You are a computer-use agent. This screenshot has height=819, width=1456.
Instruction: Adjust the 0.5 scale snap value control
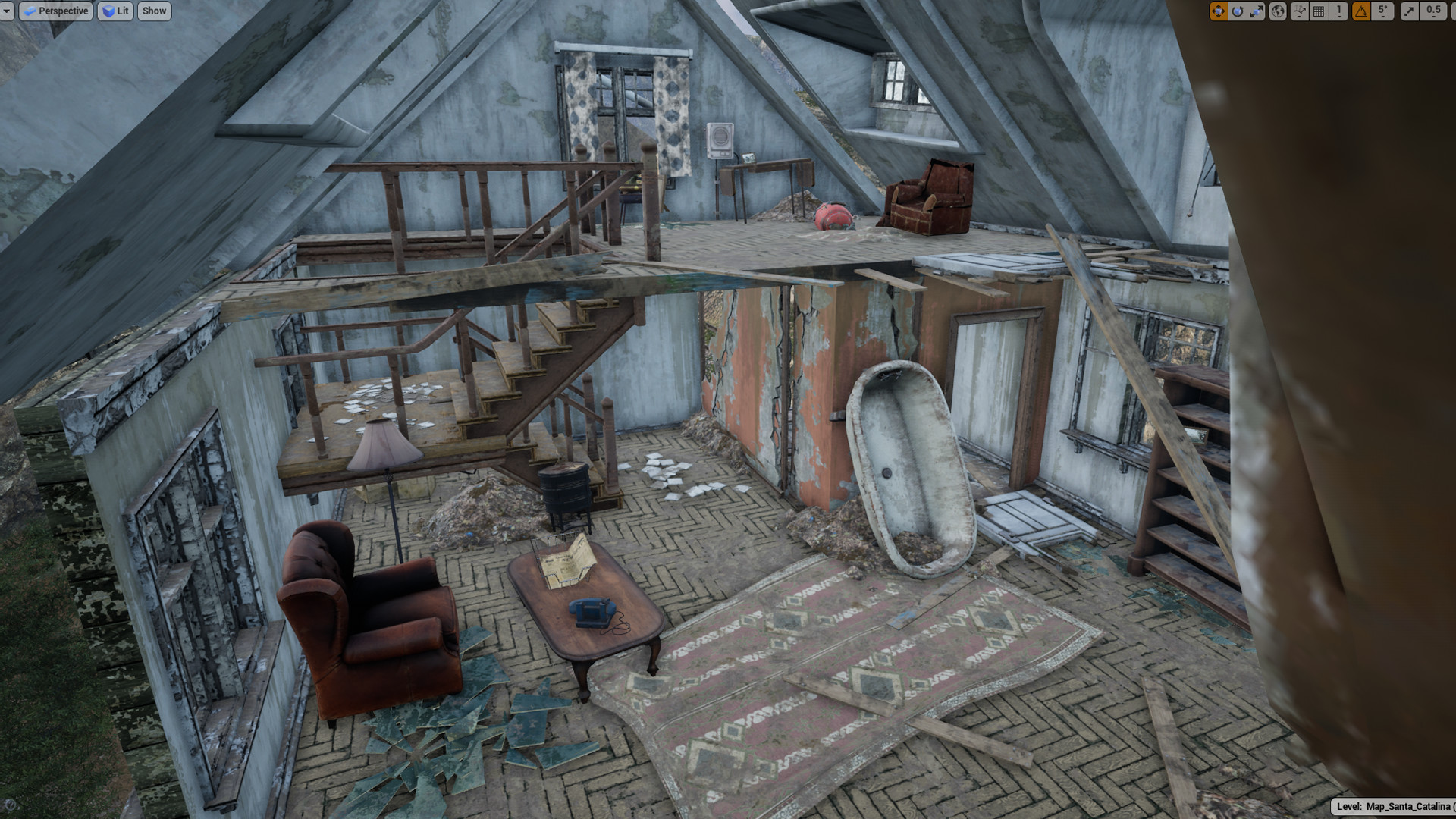pyautogui.click(x=1433, y=11)
